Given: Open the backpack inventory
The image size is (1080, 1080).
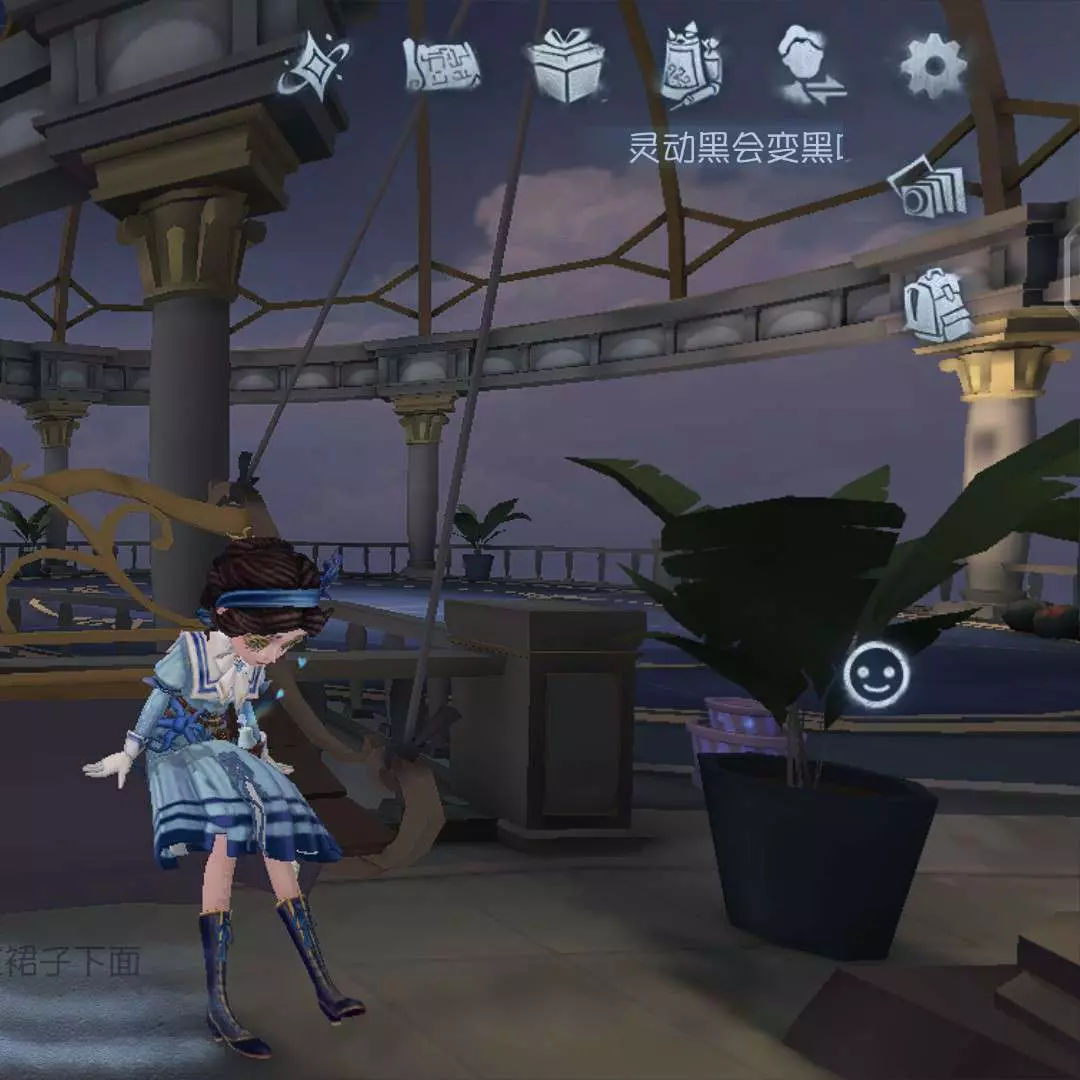Looking at the screenshot, I should tap(938, 304).
